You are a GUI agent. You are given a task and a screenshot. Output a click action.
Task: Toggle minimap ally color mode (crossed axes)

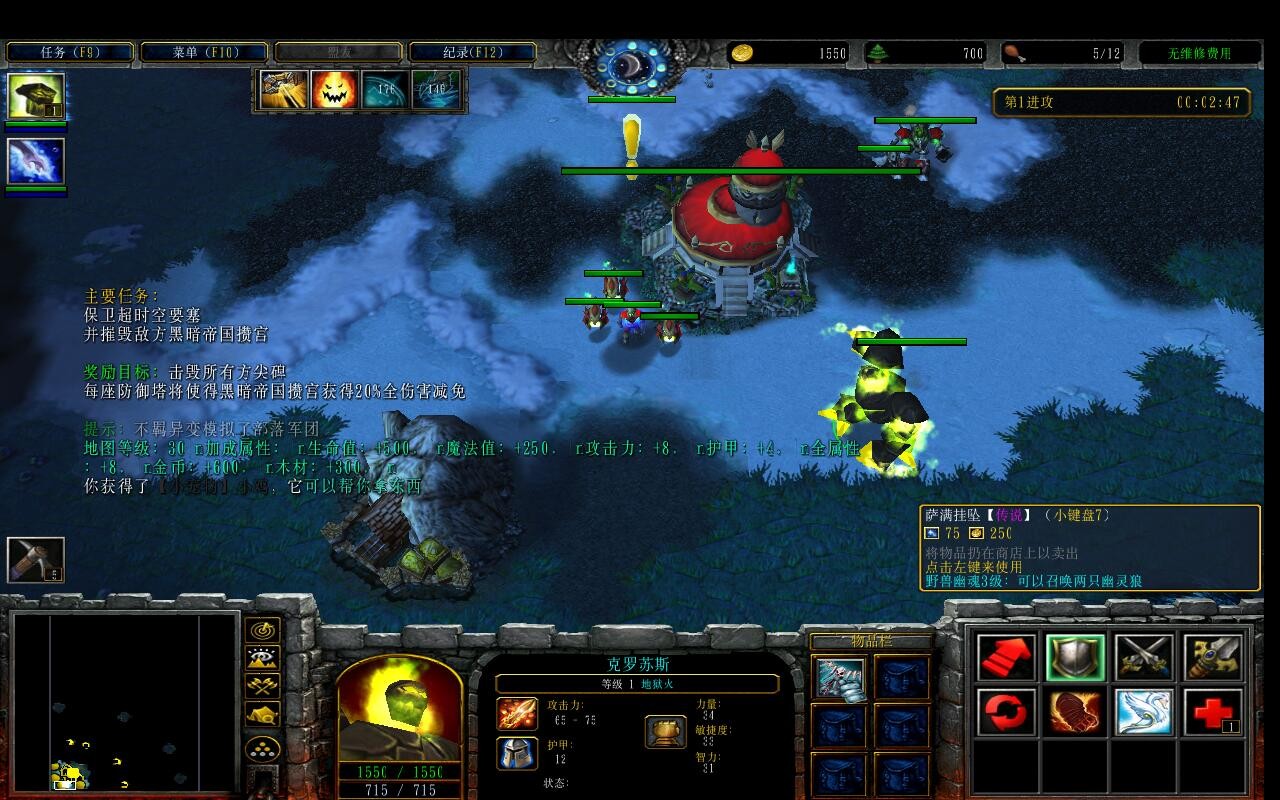[x=262, y=687]
